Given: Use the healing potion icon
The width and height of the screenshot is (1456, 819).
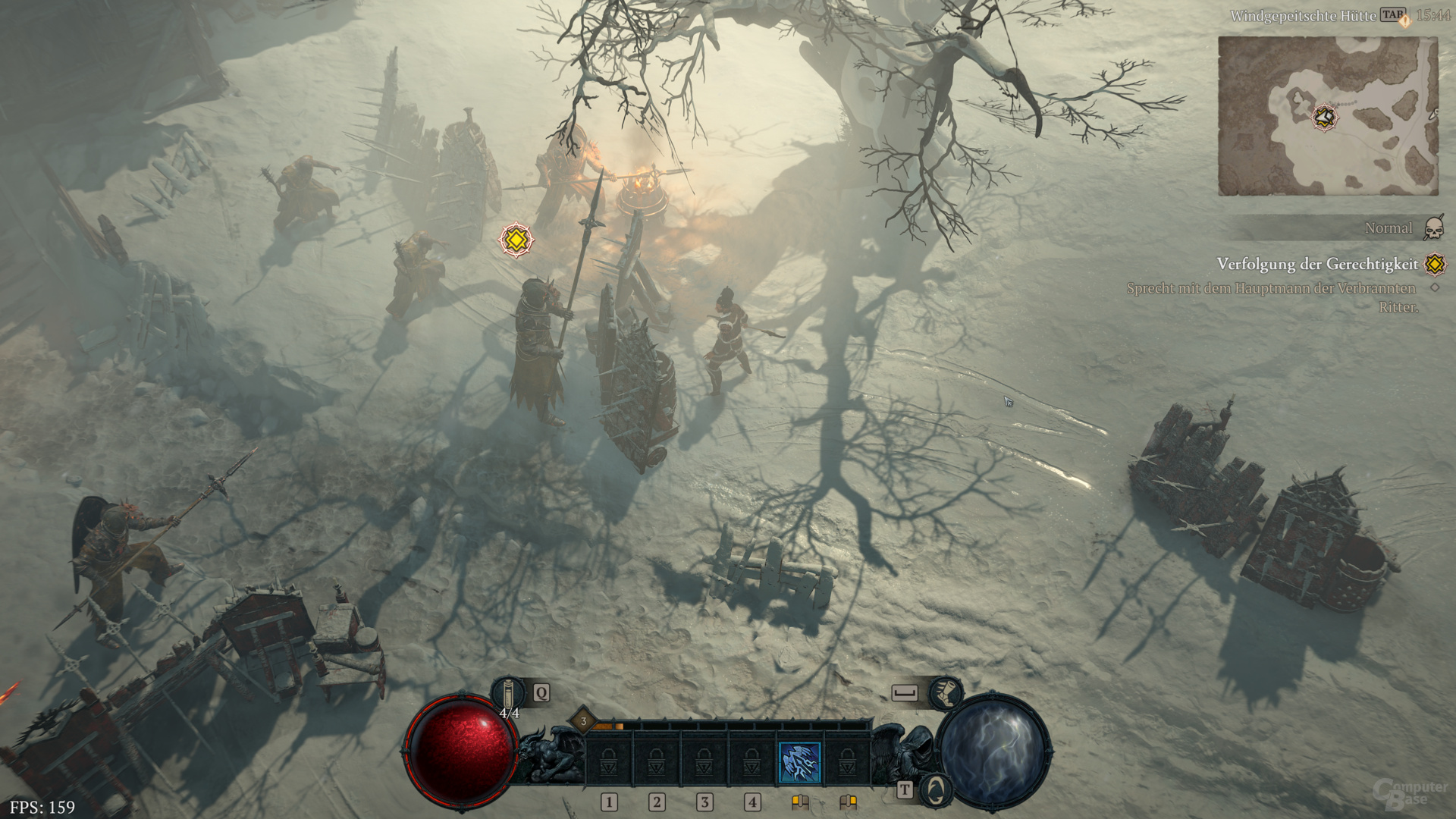Looking at the screenshot, I should coord(509,693).
